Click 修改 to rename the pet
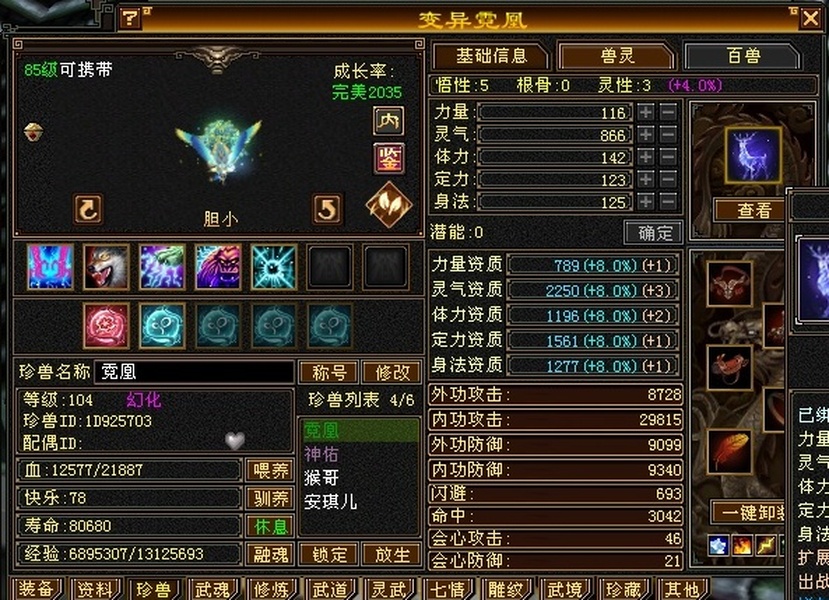 click(392, 372)
